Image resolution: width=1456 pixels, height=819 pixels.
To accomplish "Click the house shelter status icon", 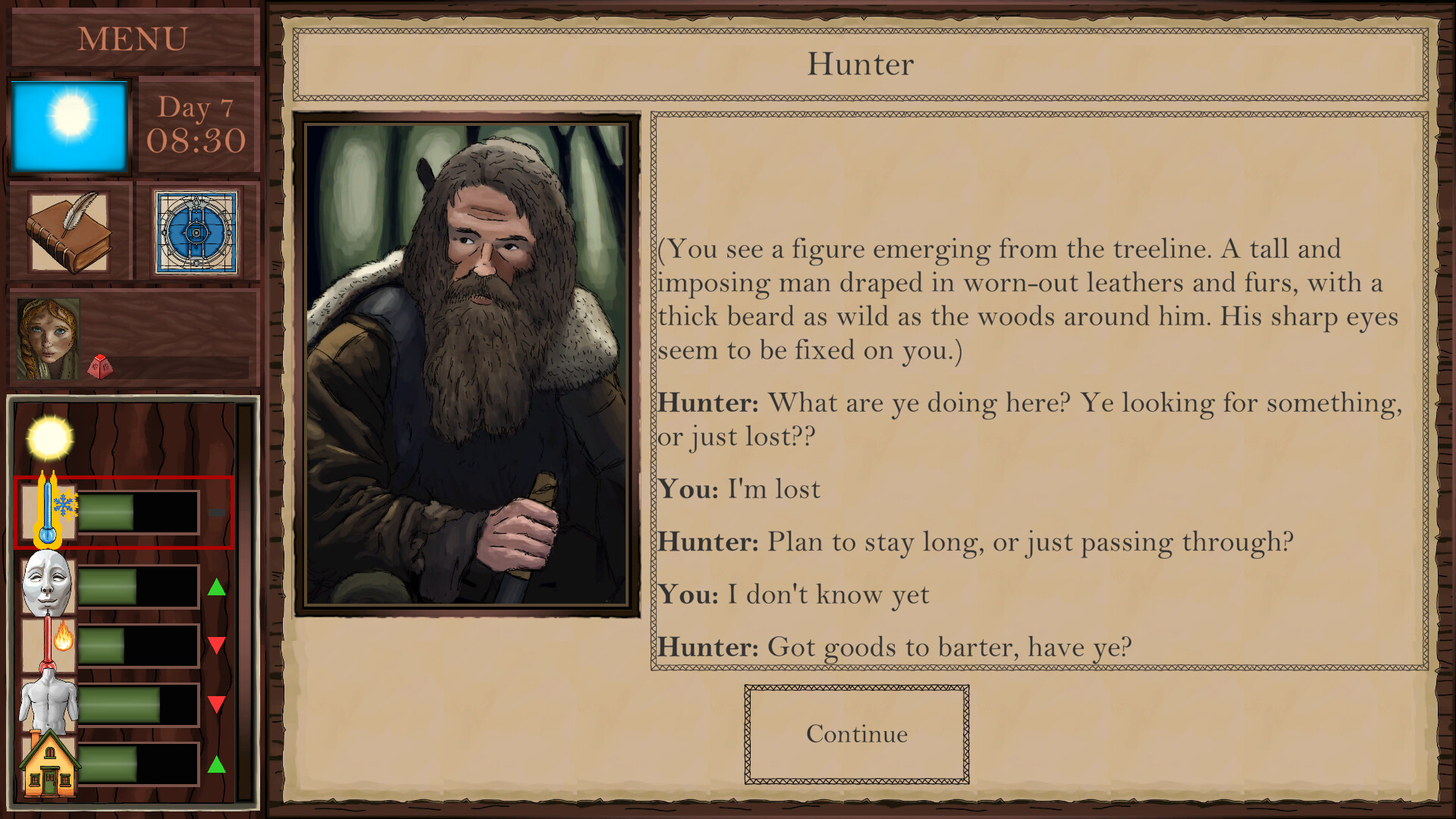I will (47, 766).
